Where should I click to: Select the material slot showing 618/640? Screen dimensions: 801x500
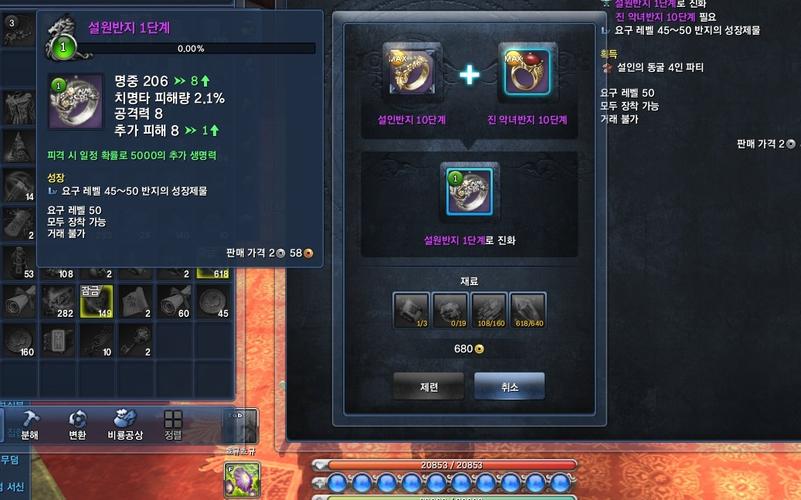coord(528,310)
